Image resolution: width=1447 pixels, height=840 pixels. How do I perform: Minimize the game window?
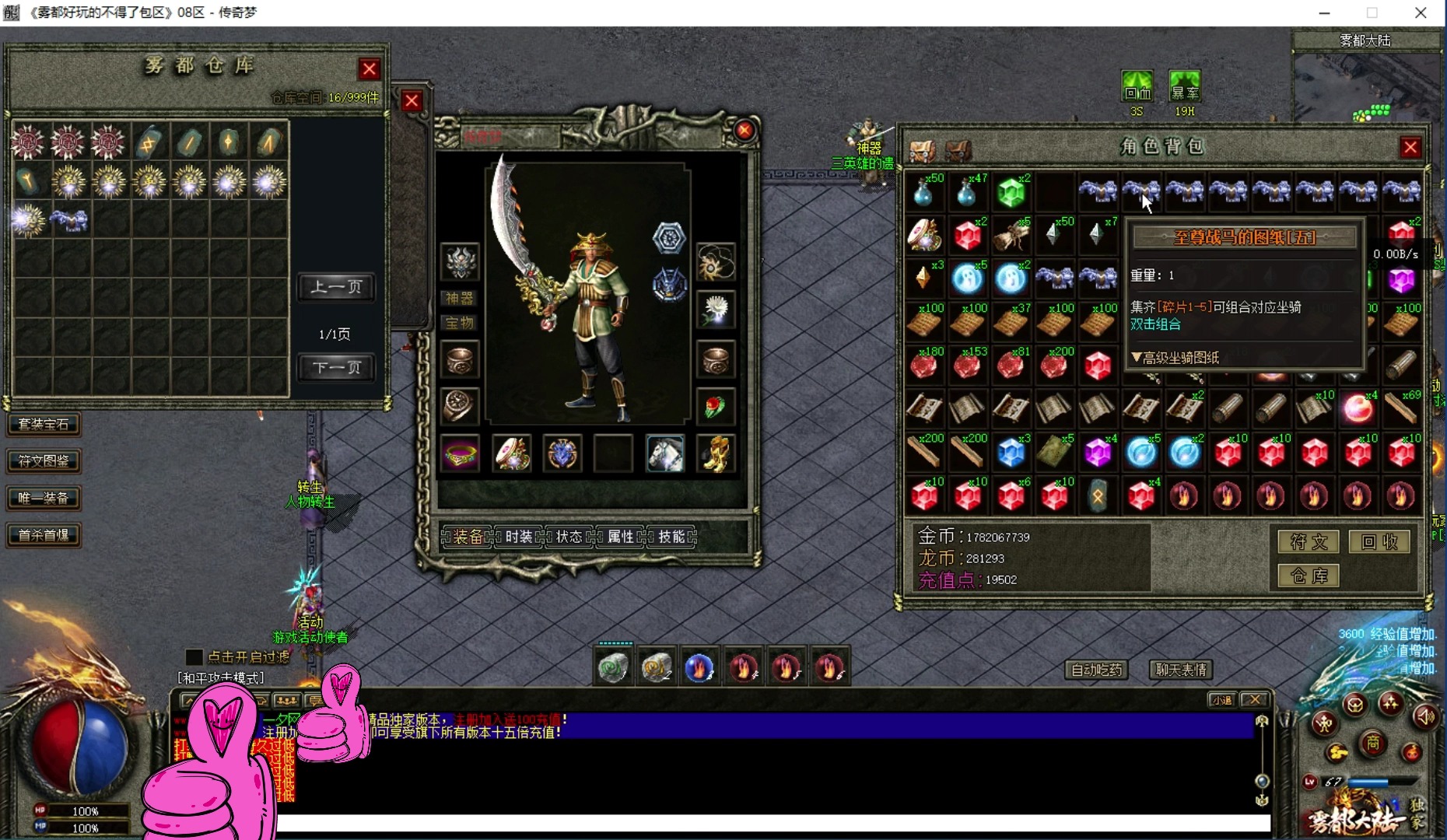pyautogui.click(x=1324, y=12)
